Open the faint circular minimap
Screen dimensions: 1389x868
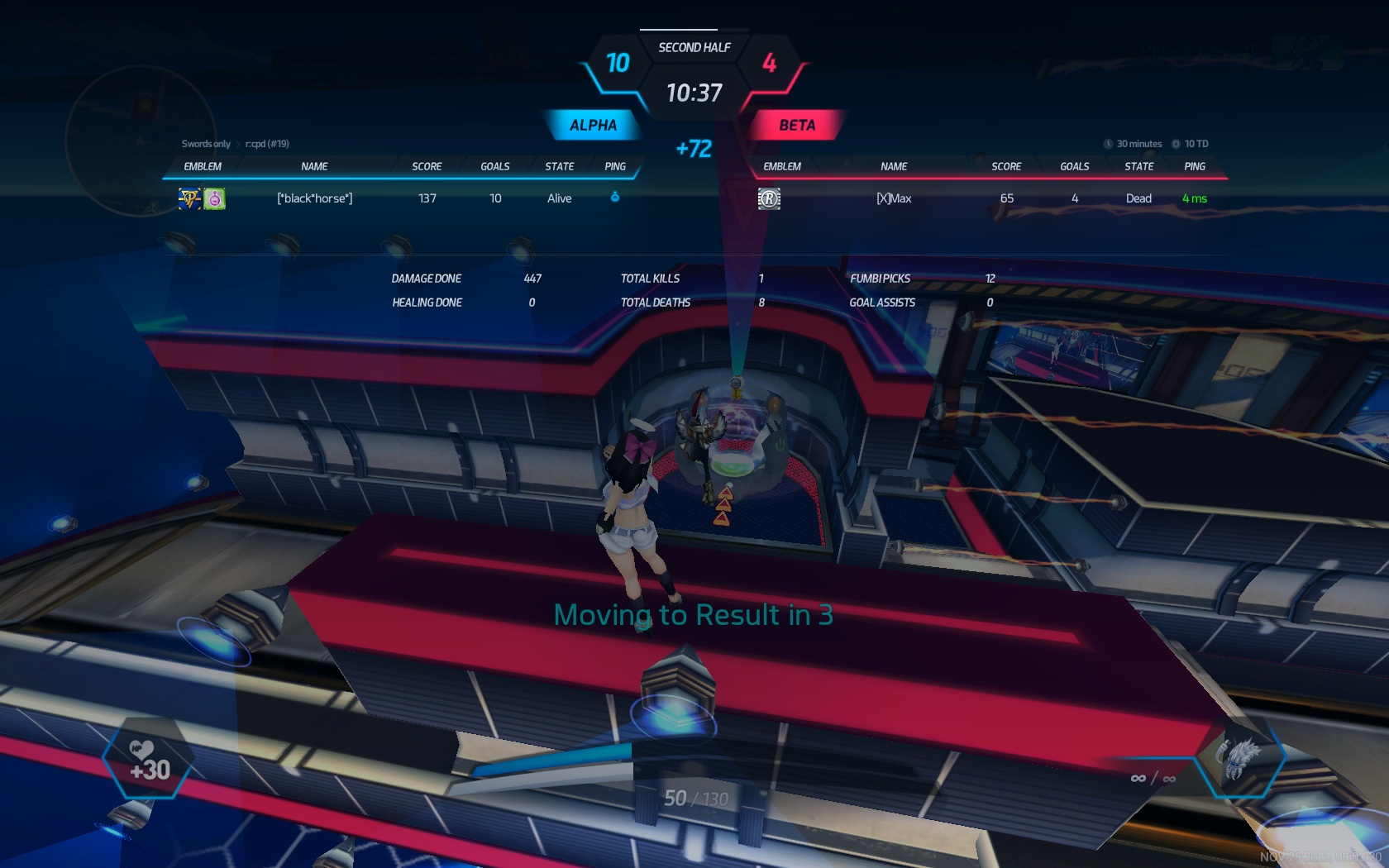pyautogui.click(x=141, y=141)
